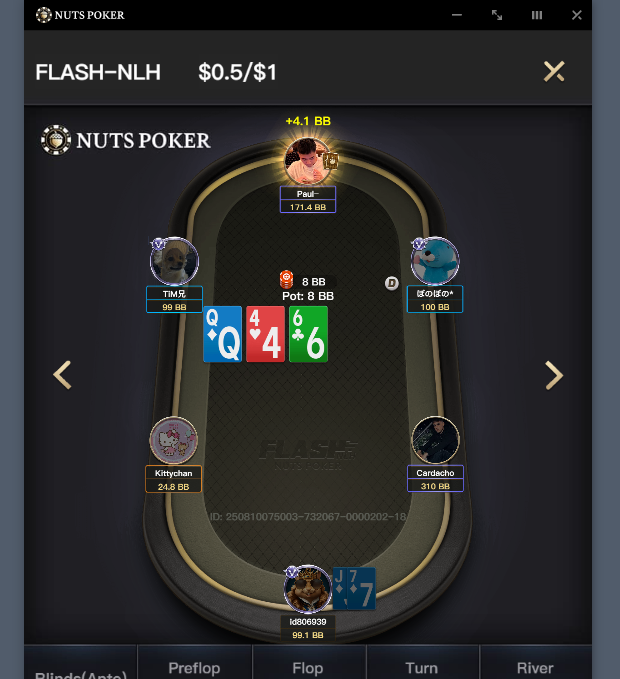
Task: Open Cardacho player avatar
Action: 435,441
